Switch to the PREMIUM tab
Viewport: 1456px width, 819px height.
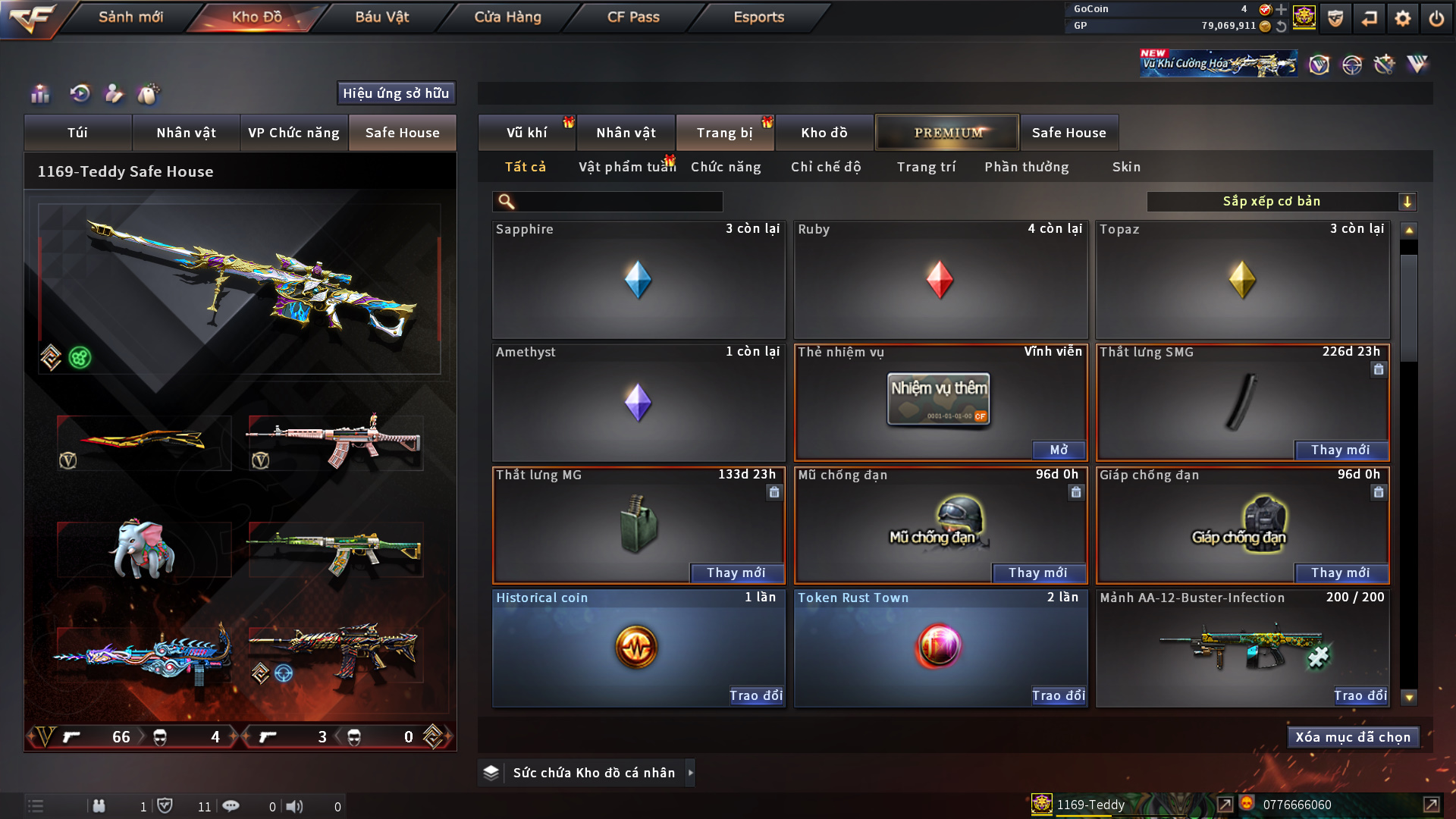click(x=947, y=133)
